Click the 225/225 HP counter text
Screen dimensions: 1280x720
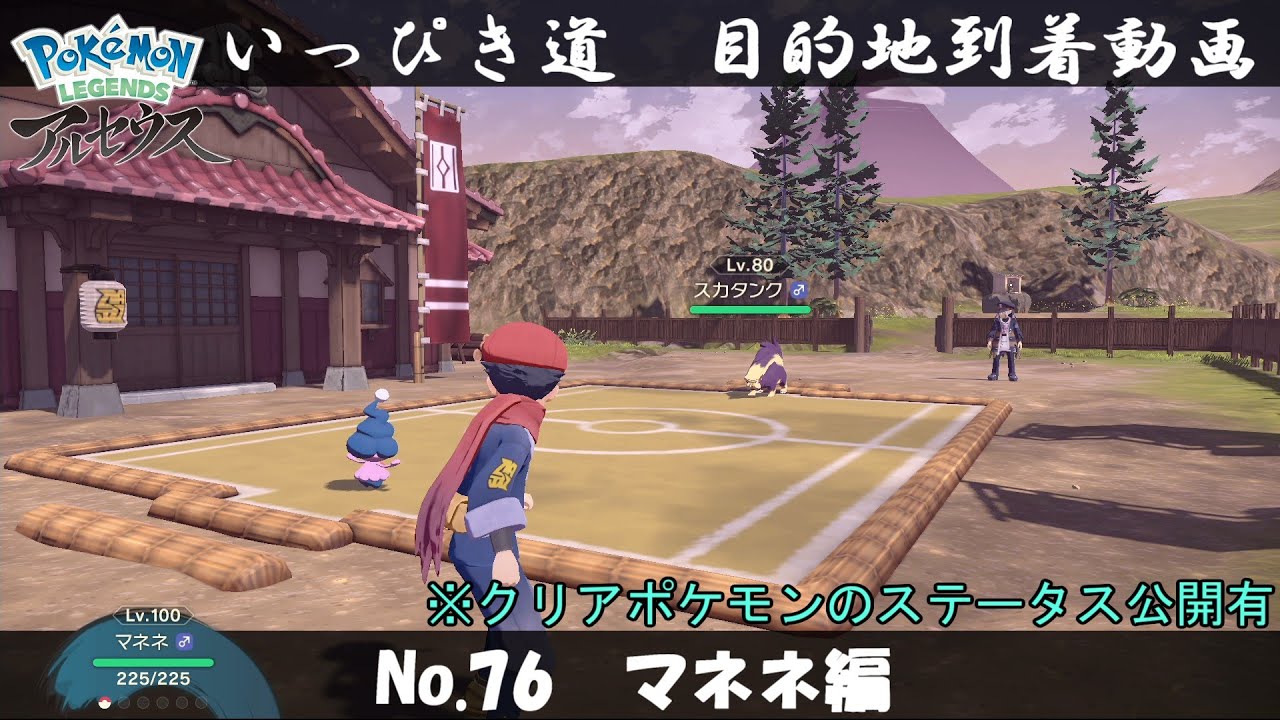152,679
